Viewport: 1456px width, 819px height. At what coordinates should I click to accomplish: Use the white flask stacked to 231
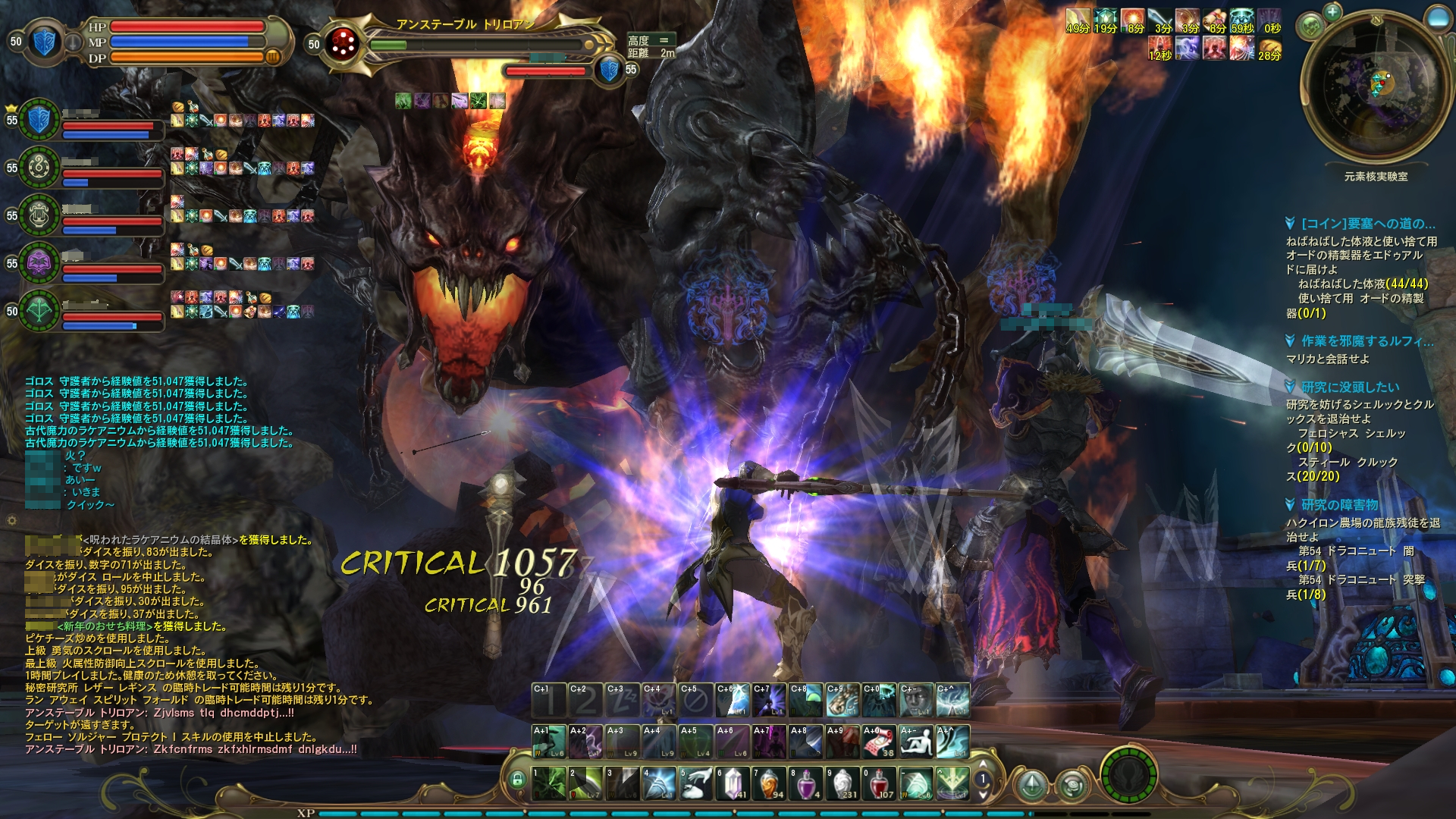point(843,783)
